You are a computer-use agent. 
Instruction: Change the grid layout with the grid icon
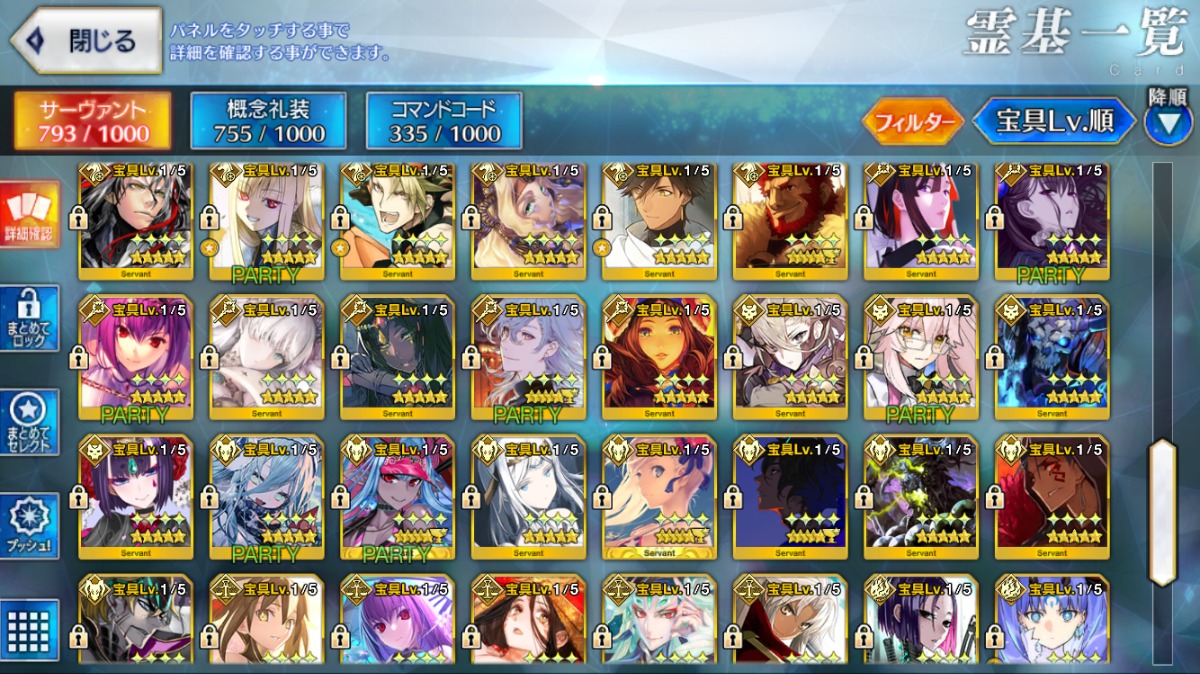(x=29, y=630)
